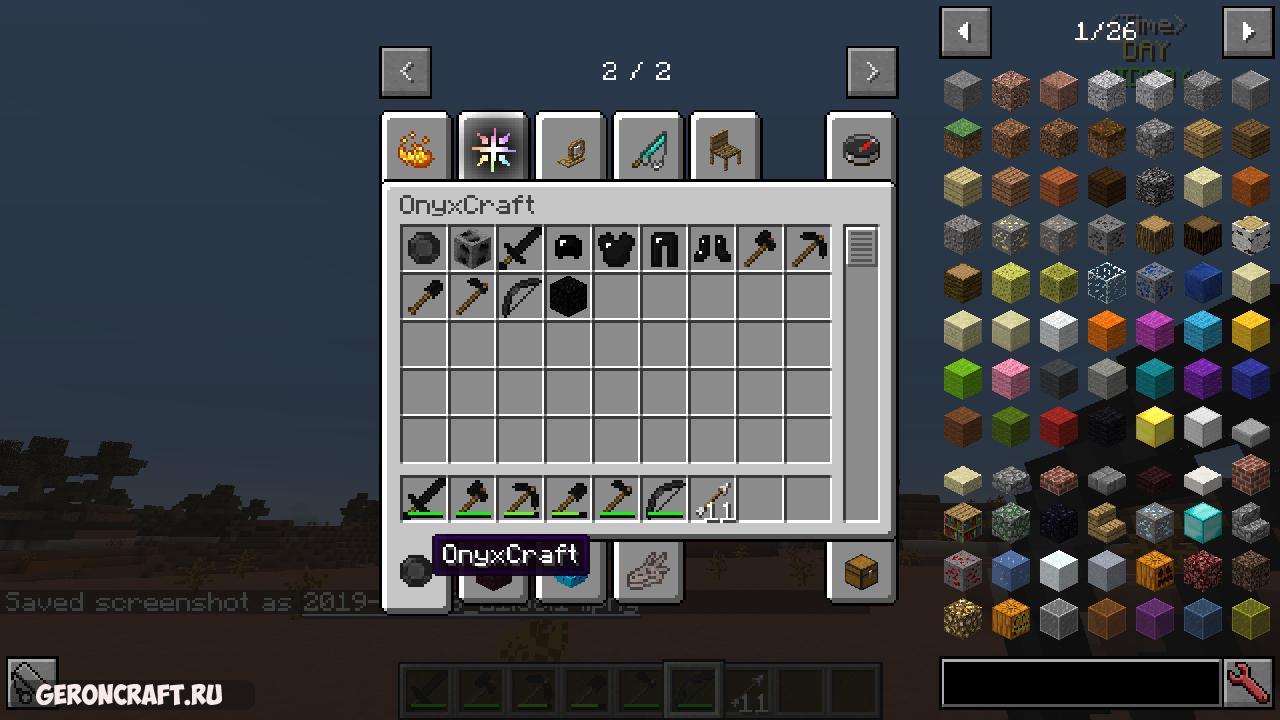
Task: Click the creative inventory scrollbar handle
Action: 861,247
